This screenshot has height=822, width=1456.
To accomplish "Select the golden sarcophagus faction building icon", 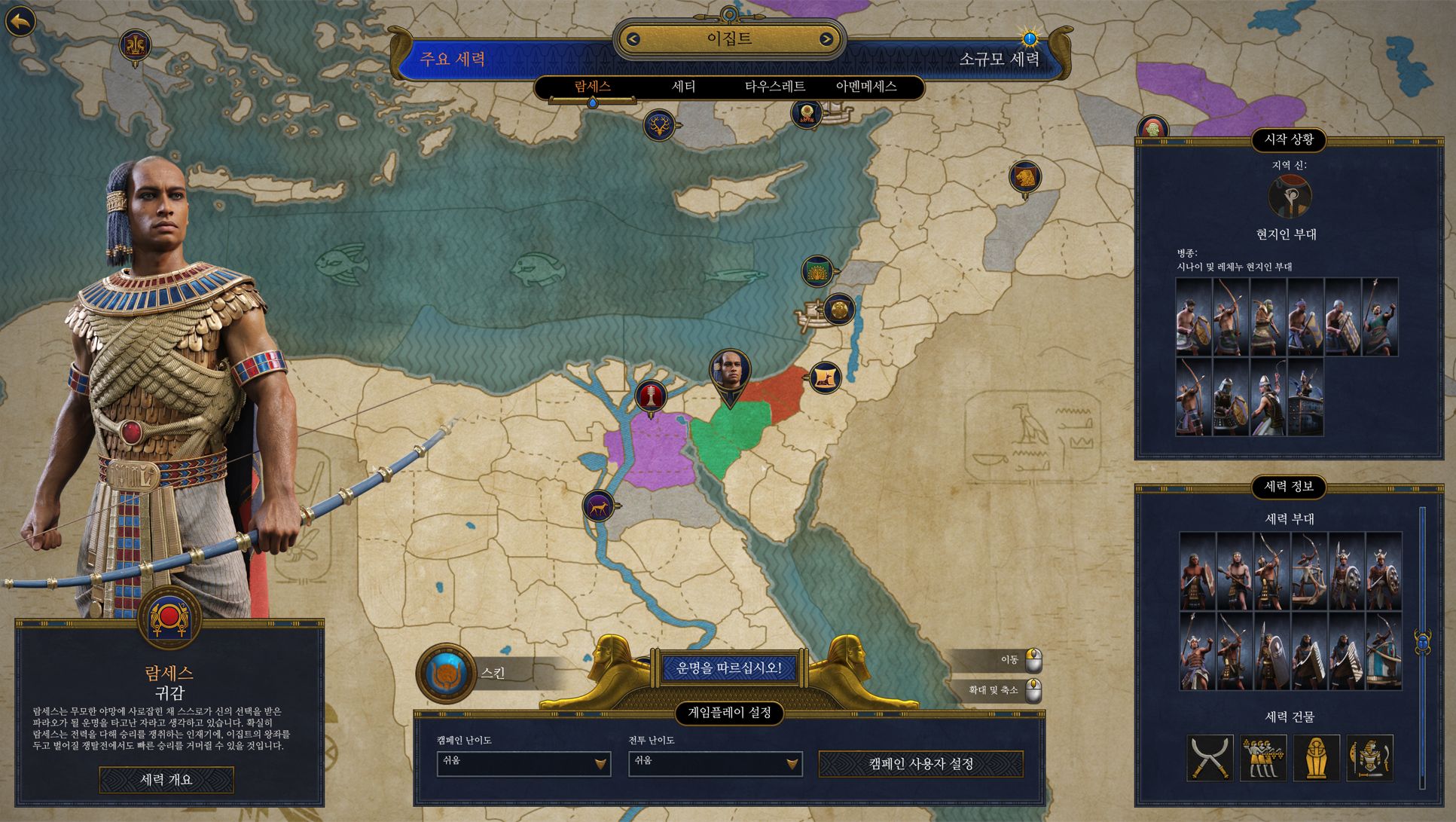I will [1316, 758].
